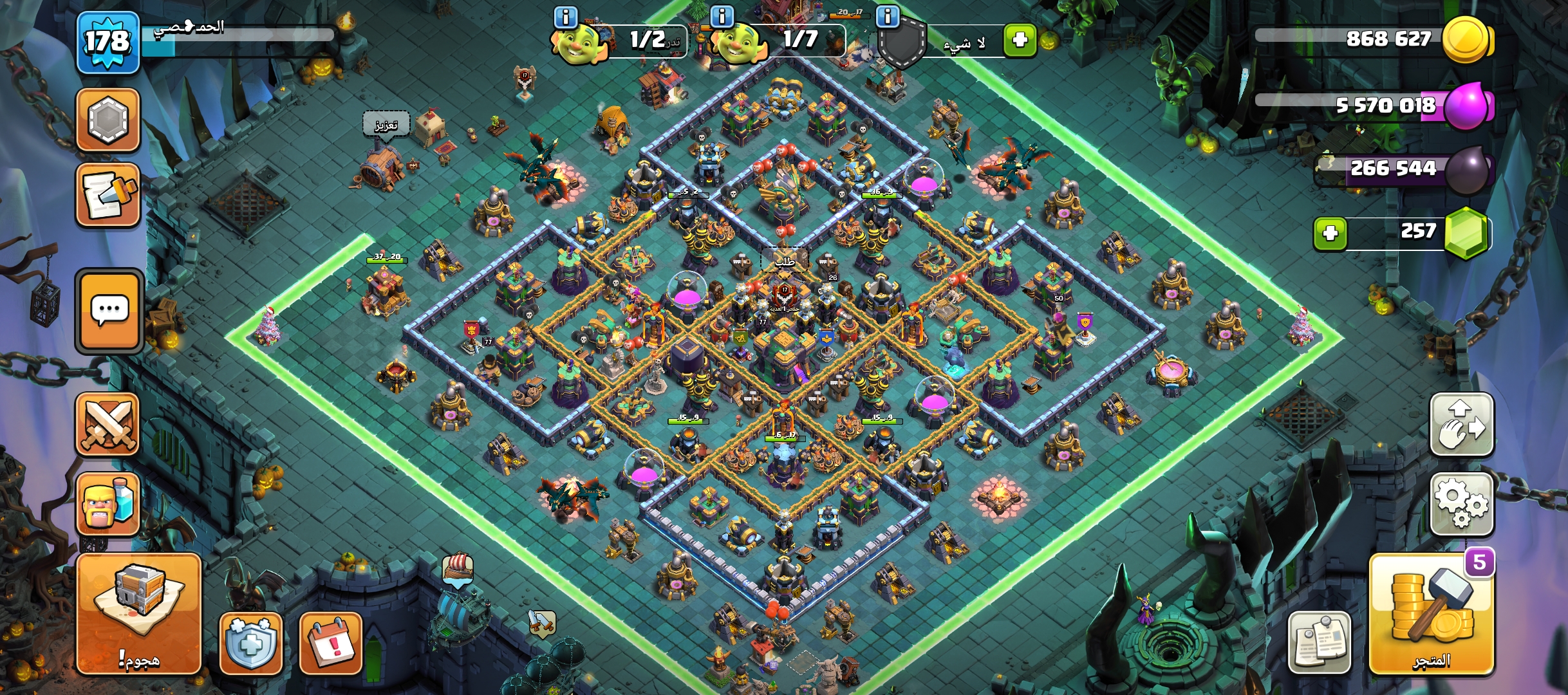This screenshot has height=695, width=1568.
Task: Show info for the 1/7 builder counter
Action: [x=722, y=16]
